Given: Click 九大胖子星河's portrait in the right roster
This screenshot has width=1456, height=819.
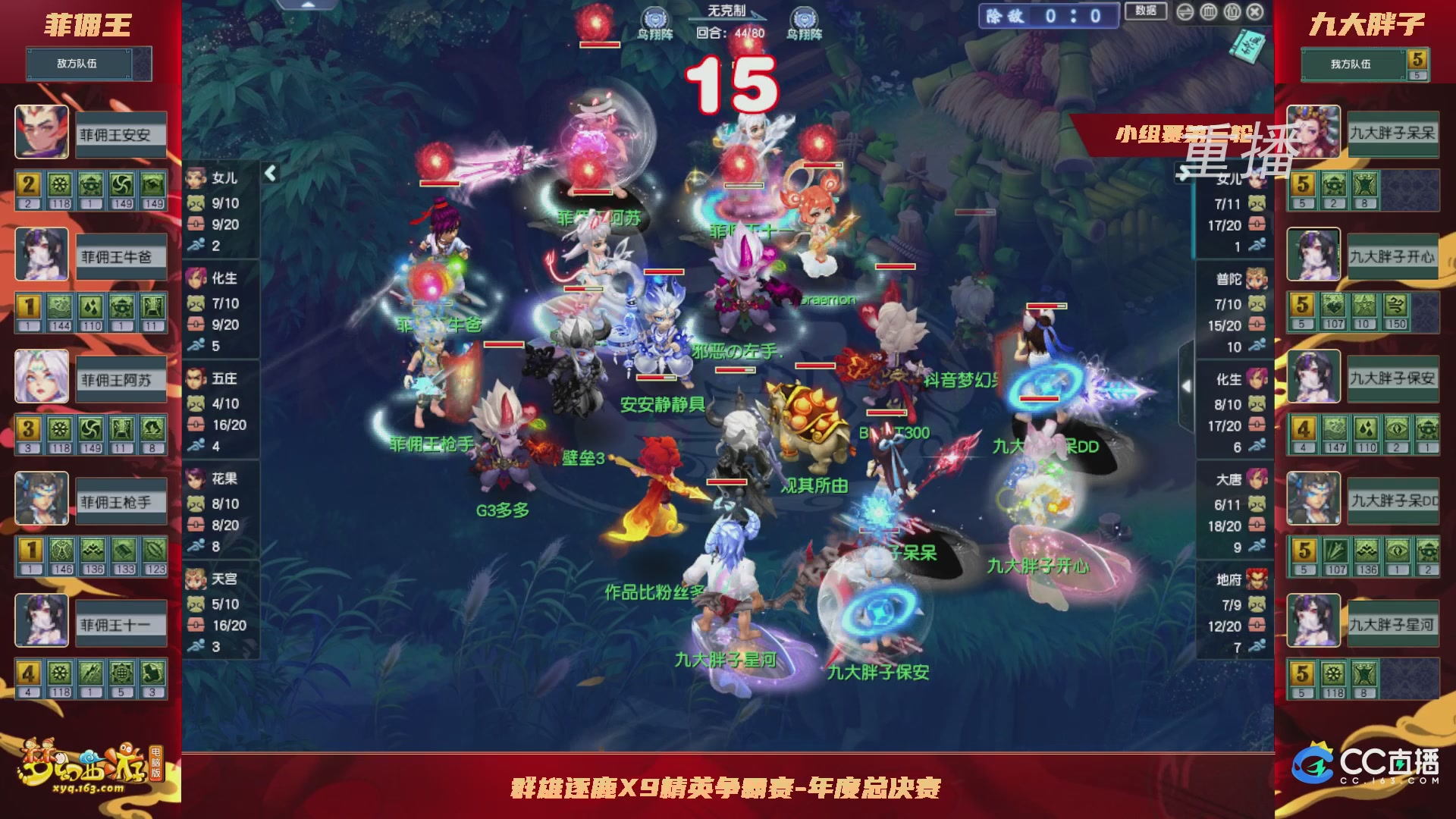Looking at the screenshot, I should tap(1313, 622).
